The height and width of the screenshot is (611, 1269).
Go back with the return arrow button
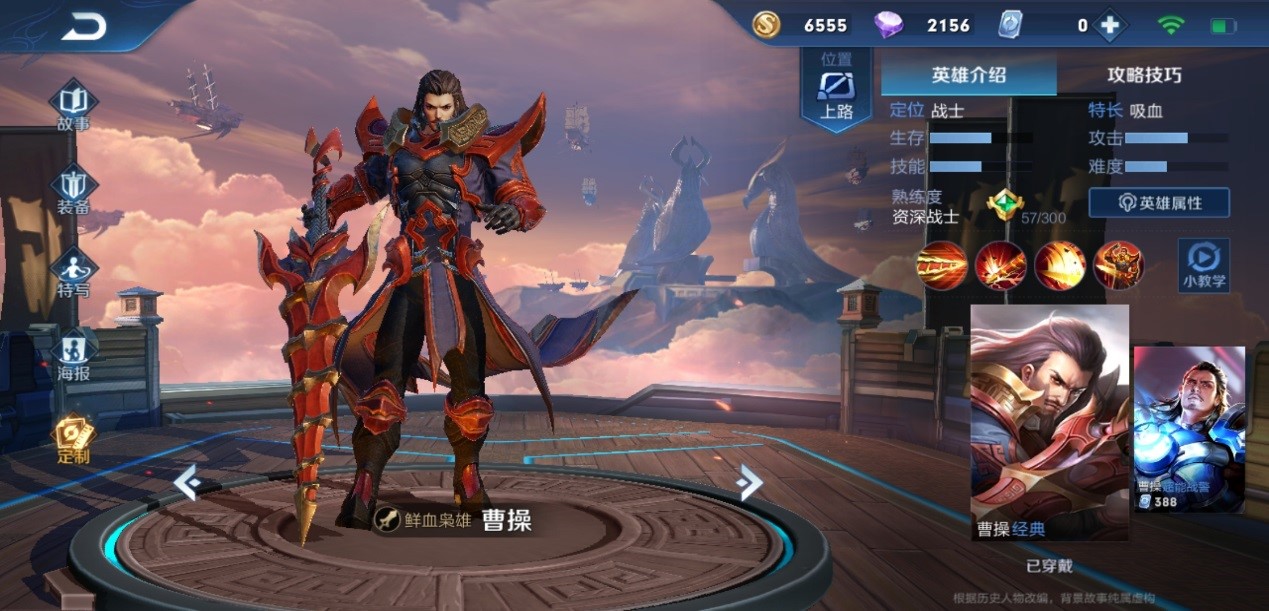click(84, 27)
